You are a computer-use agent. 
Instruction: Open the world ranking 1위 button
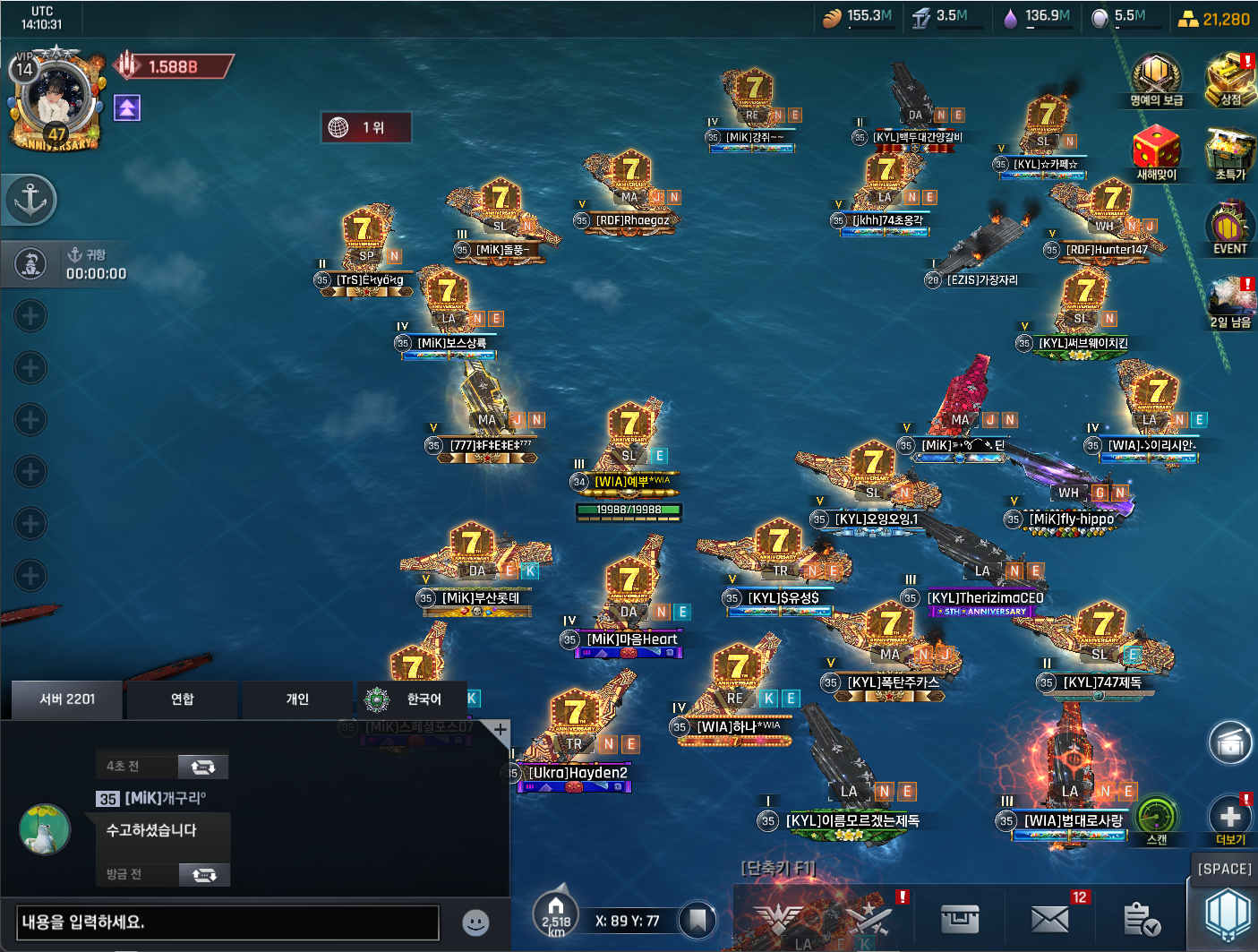[x=365, y=127]
